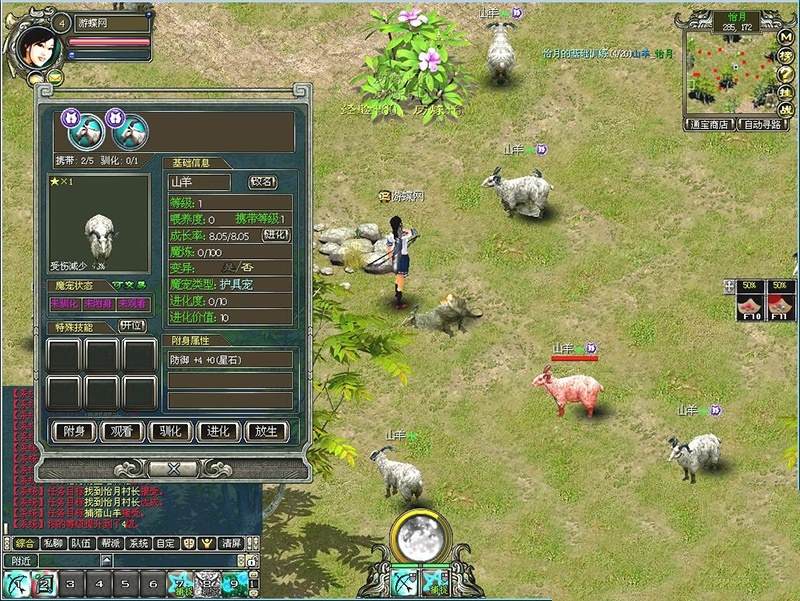This screenshot has width=800, height=601.
Task: Clear chat with 清屏 button
Action: [x=231, y=543]
